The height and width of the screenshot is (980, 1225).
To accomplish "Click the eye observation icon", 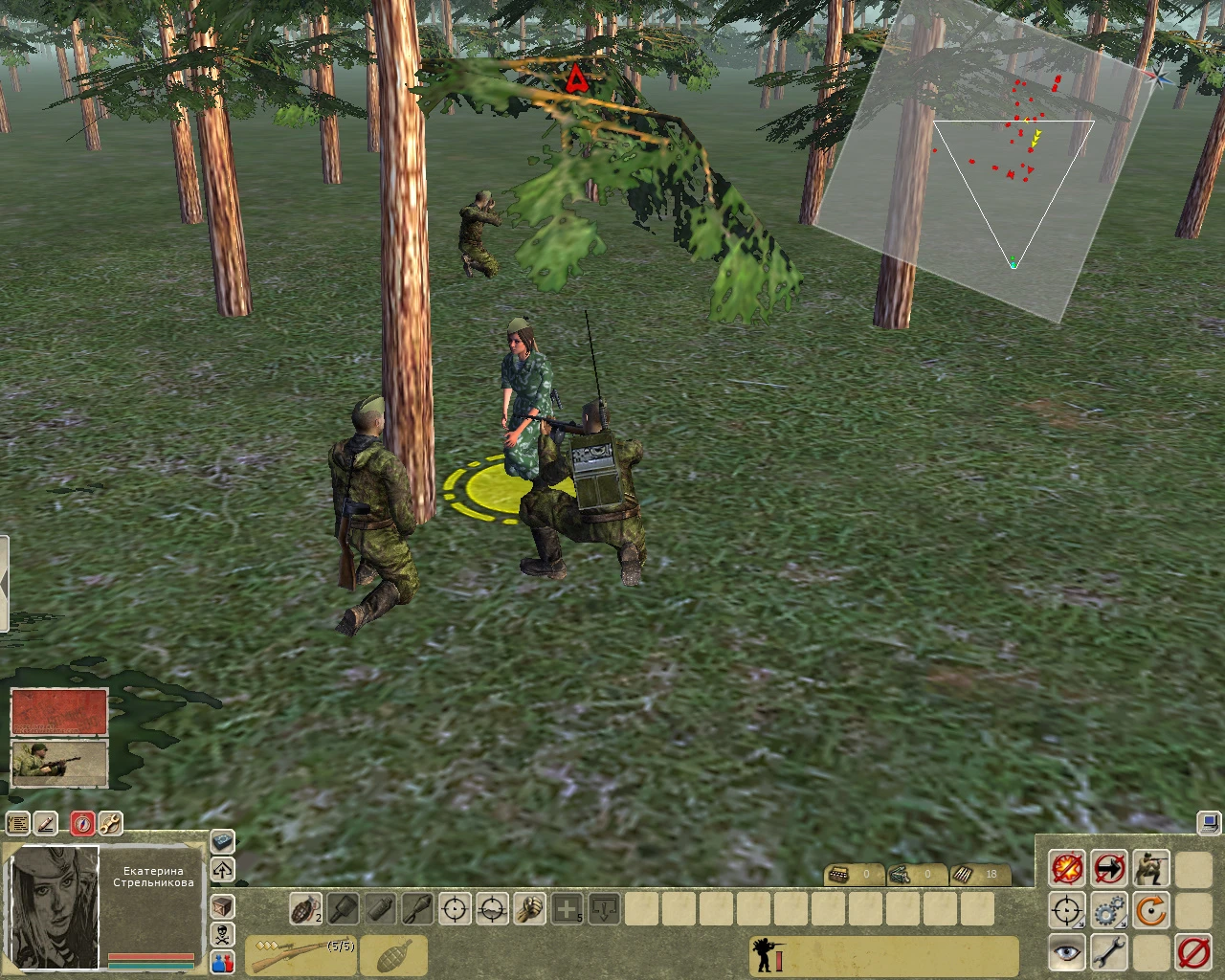I will click(x=1066, y=950).
